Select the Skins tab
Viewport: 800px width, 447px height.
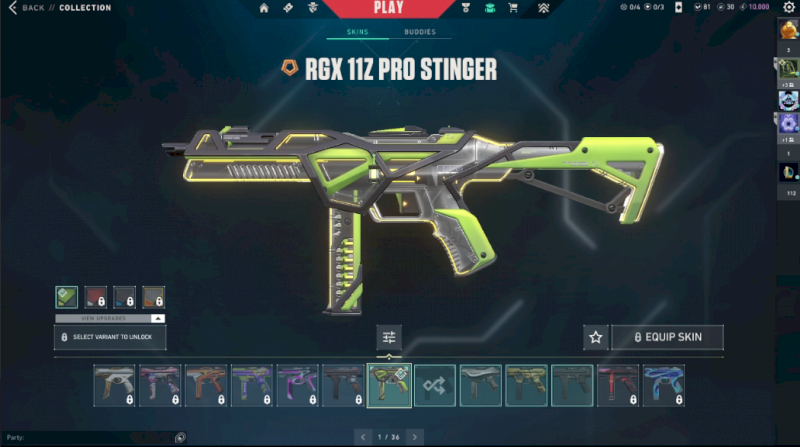(x=357, y=32)
